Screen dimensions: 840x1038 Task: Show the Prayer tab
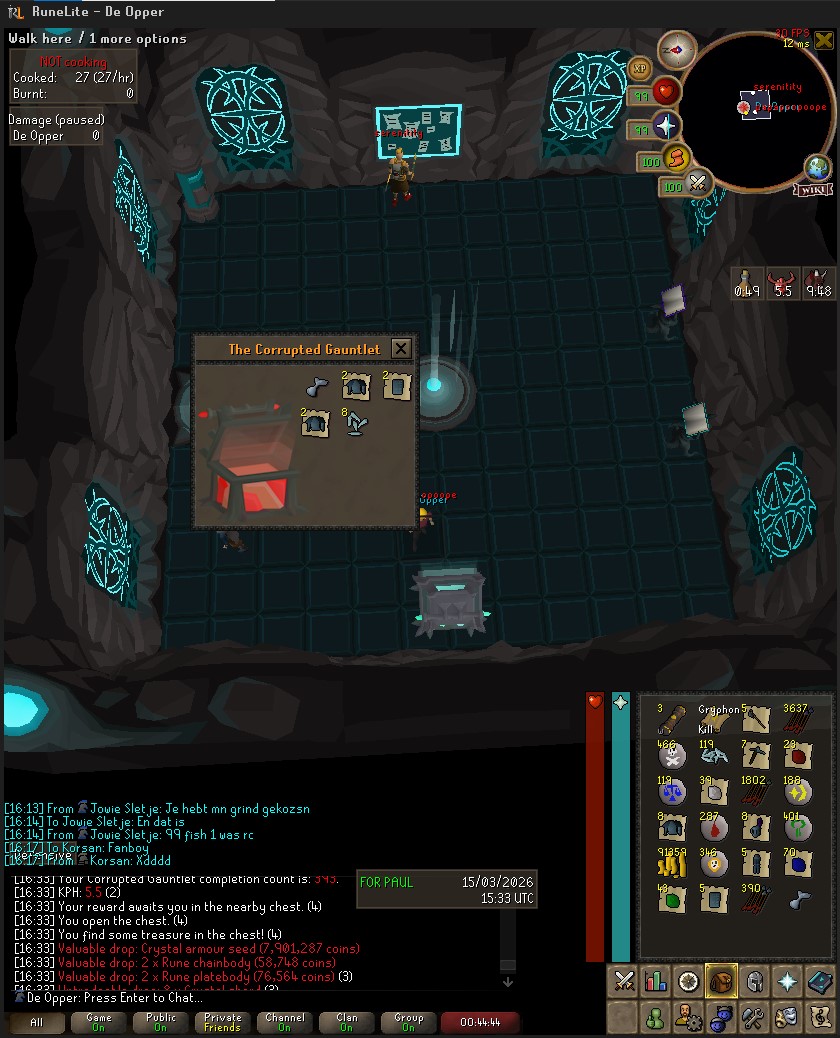tap(786, 981)
